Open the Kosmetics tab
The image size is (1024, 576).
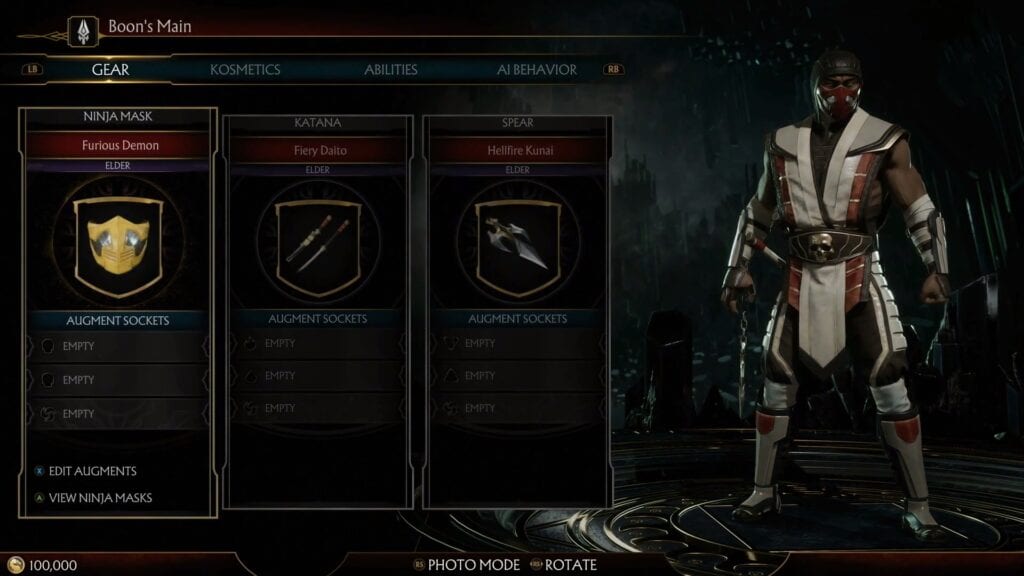click(x=245, y=70)
